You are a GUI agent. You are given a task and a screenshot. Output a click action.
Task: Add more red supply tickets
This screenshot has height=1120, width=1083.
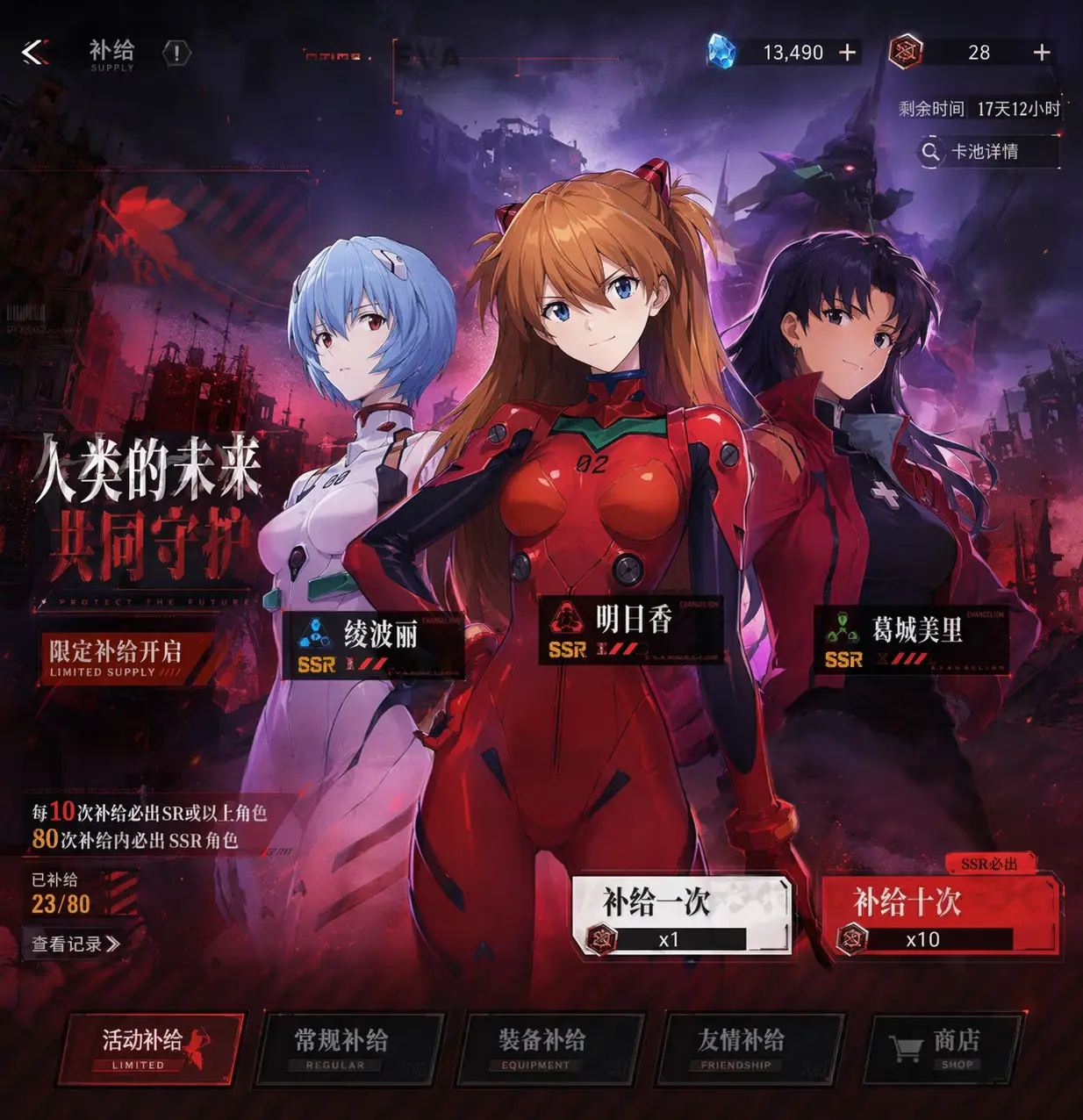[1041, 53]
